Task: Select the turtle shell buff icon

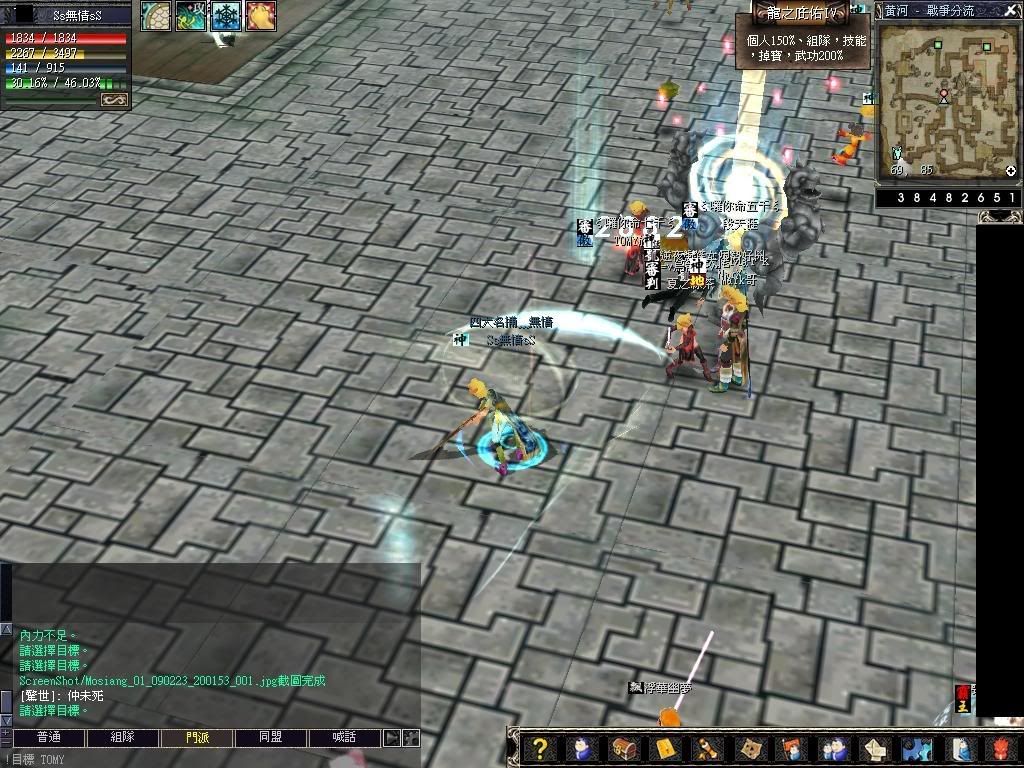Action: coord(155,15)
